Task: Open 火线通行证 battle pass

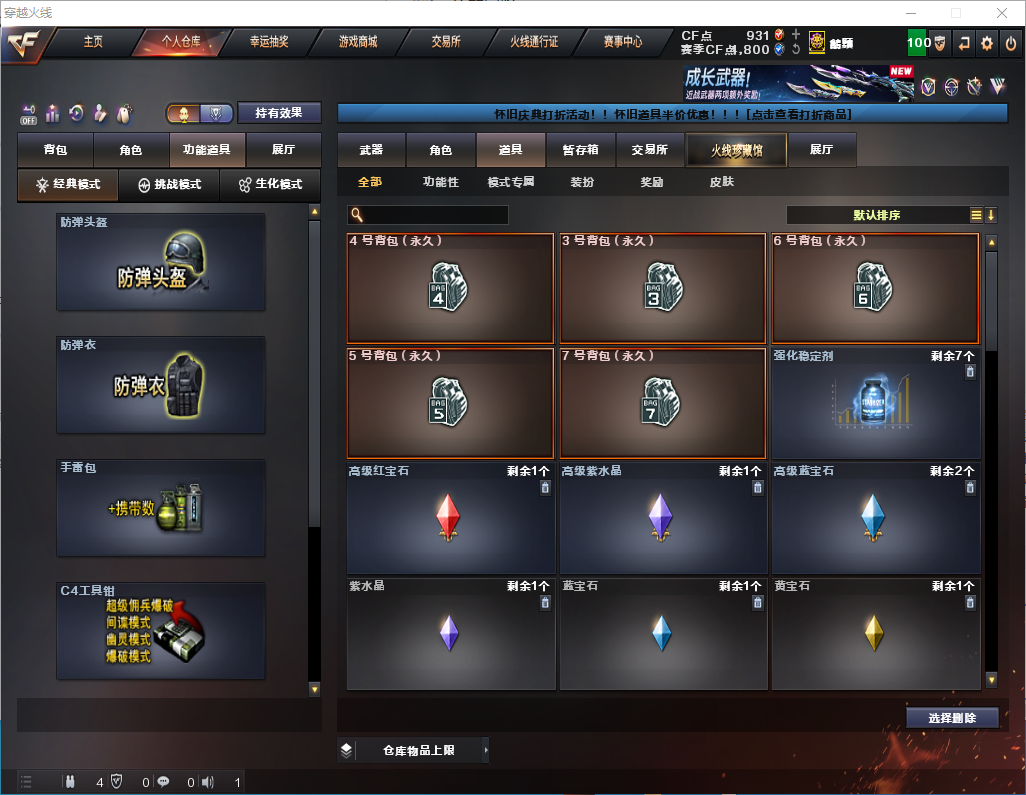Action: 534,42
